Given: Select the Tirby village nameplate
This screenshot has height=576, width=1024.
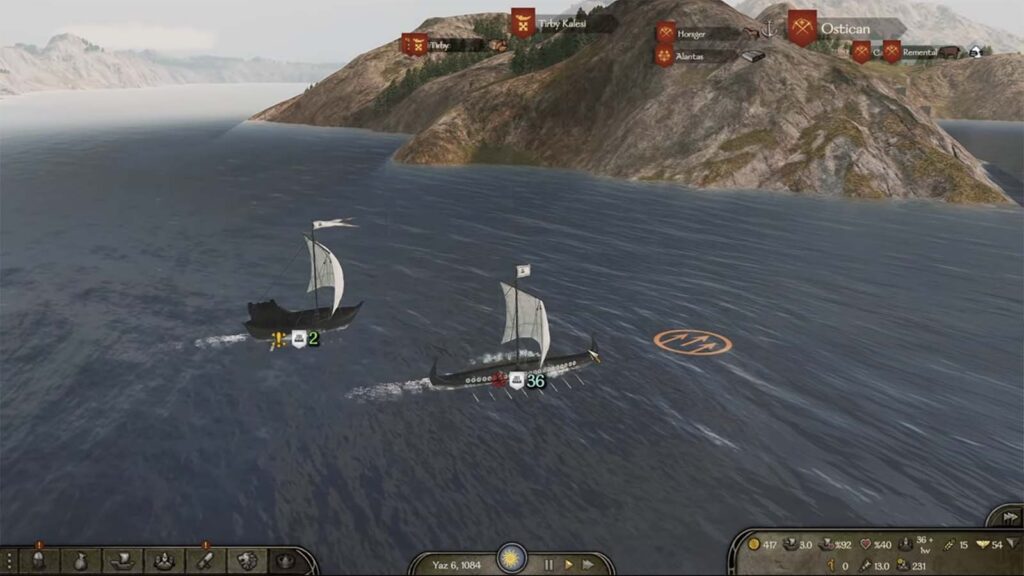Looking at the screenshot, I should click(x=441, y=45).
